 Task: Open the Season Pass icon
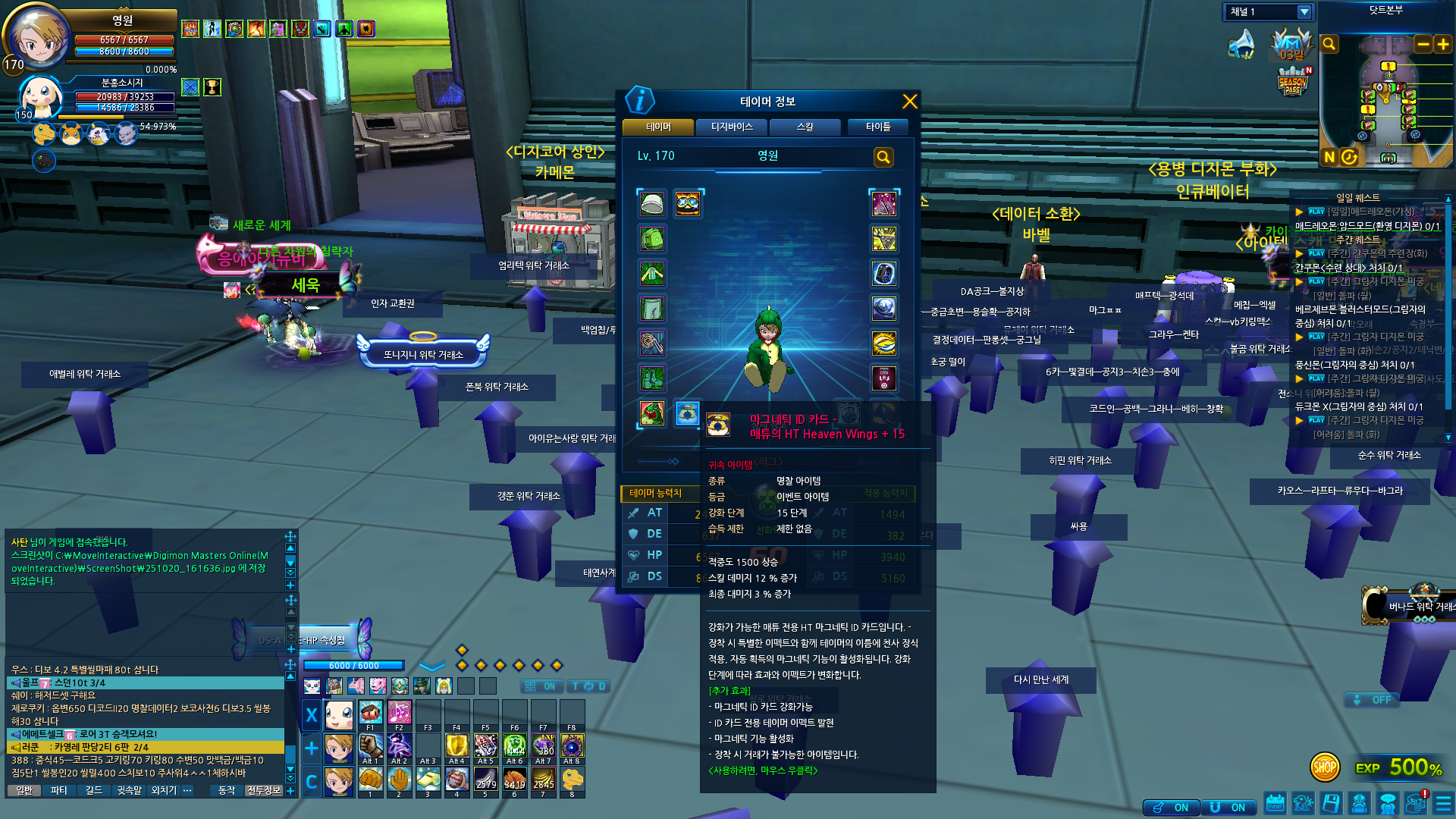[x=1293, y=82]
